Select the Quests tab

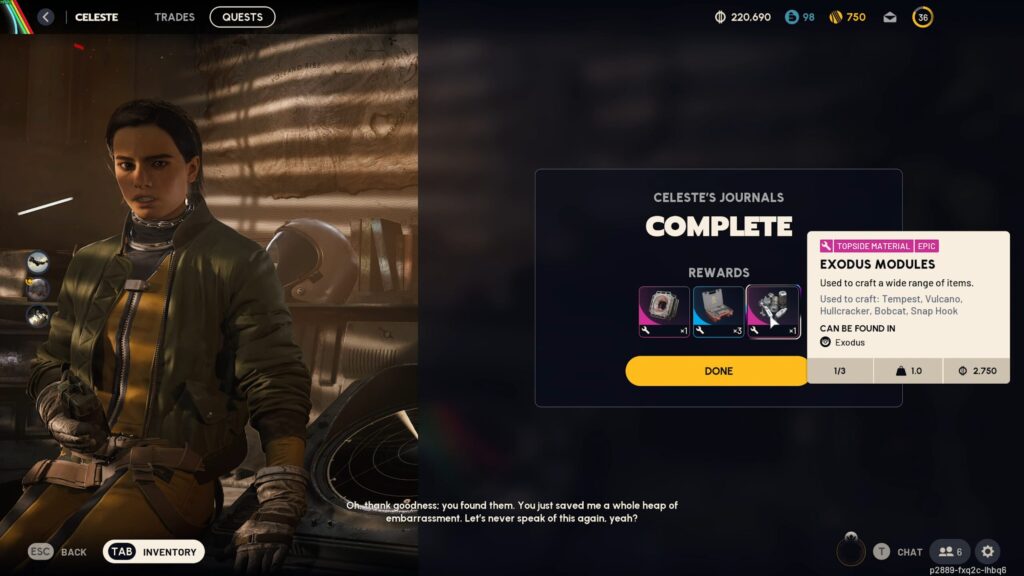(x=242, y=17)
